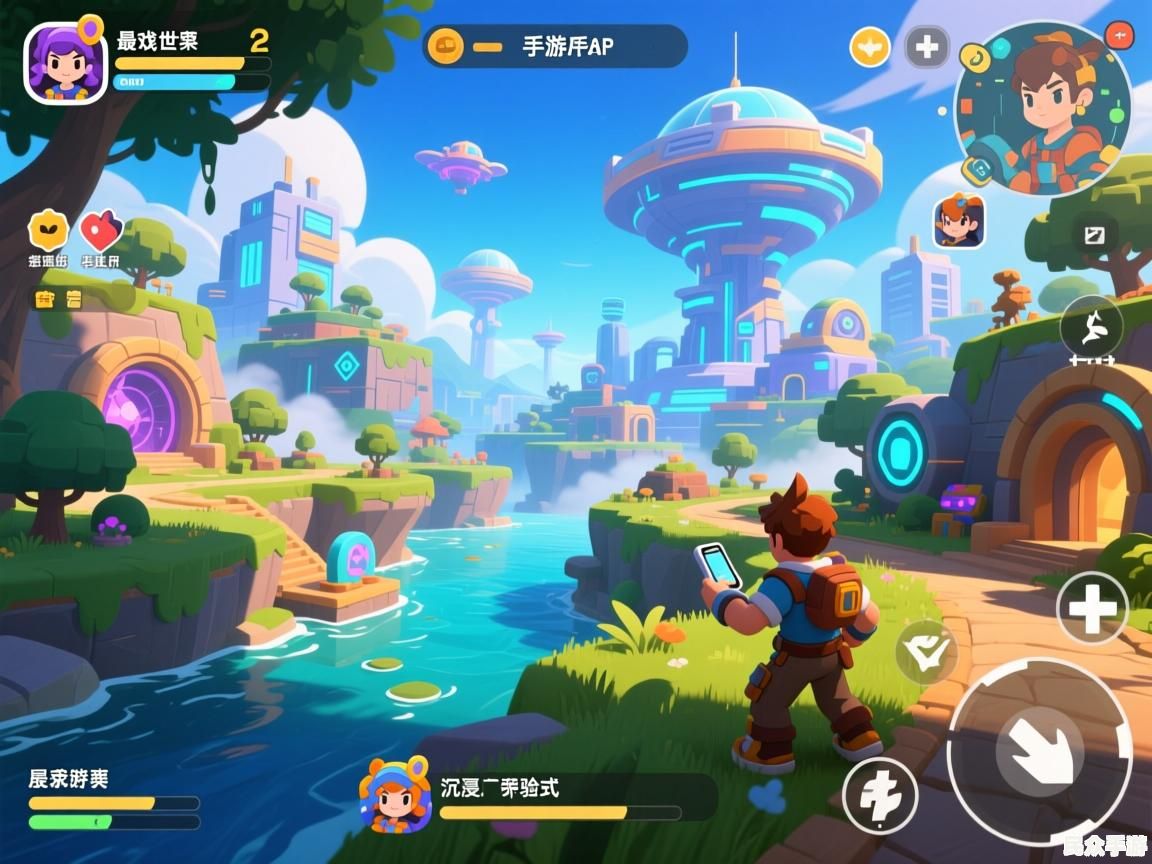Tap the 手游 AP coin currency pill

click(x=554, y=46)
